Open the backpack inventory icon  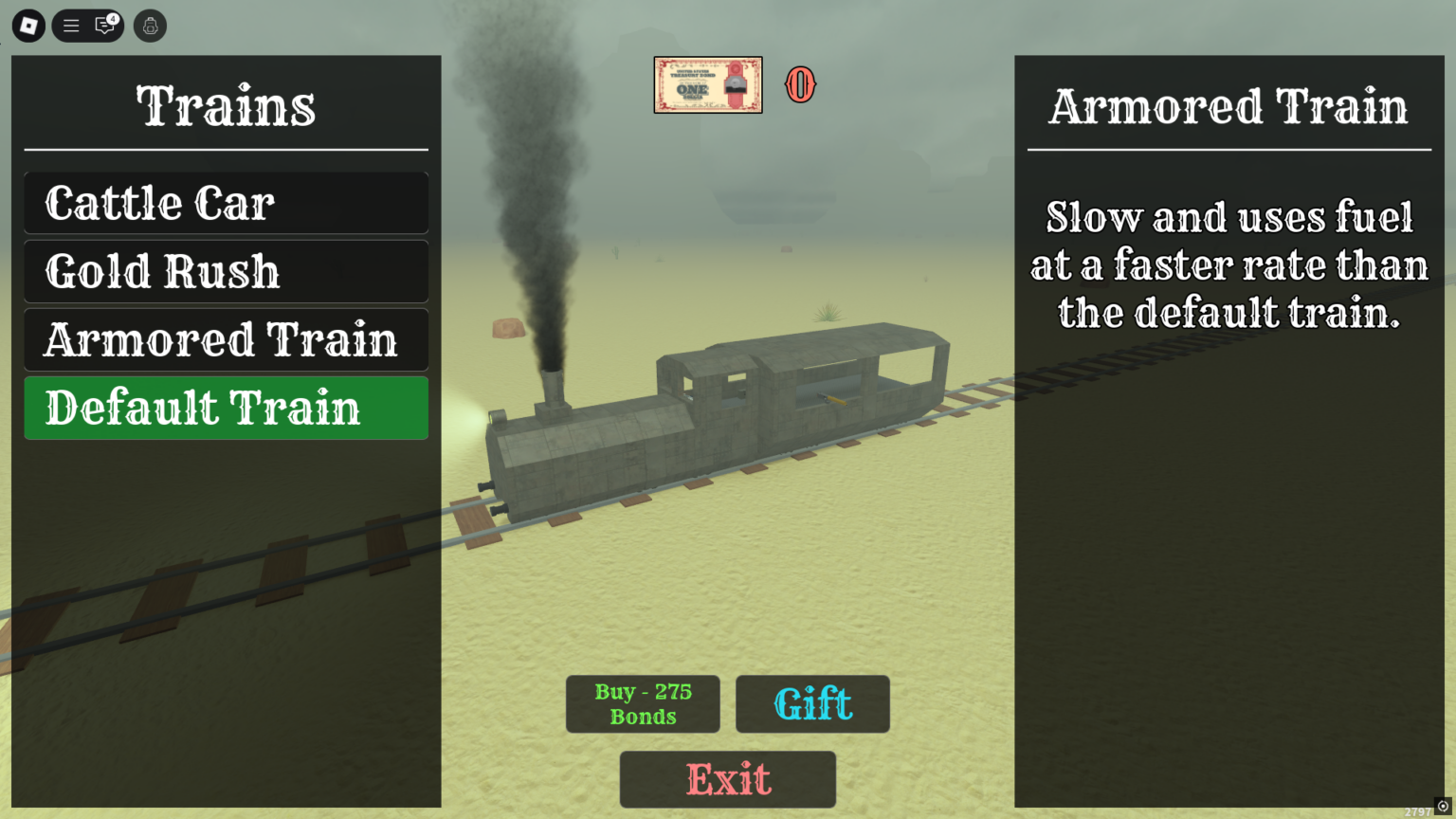point(150,26)
